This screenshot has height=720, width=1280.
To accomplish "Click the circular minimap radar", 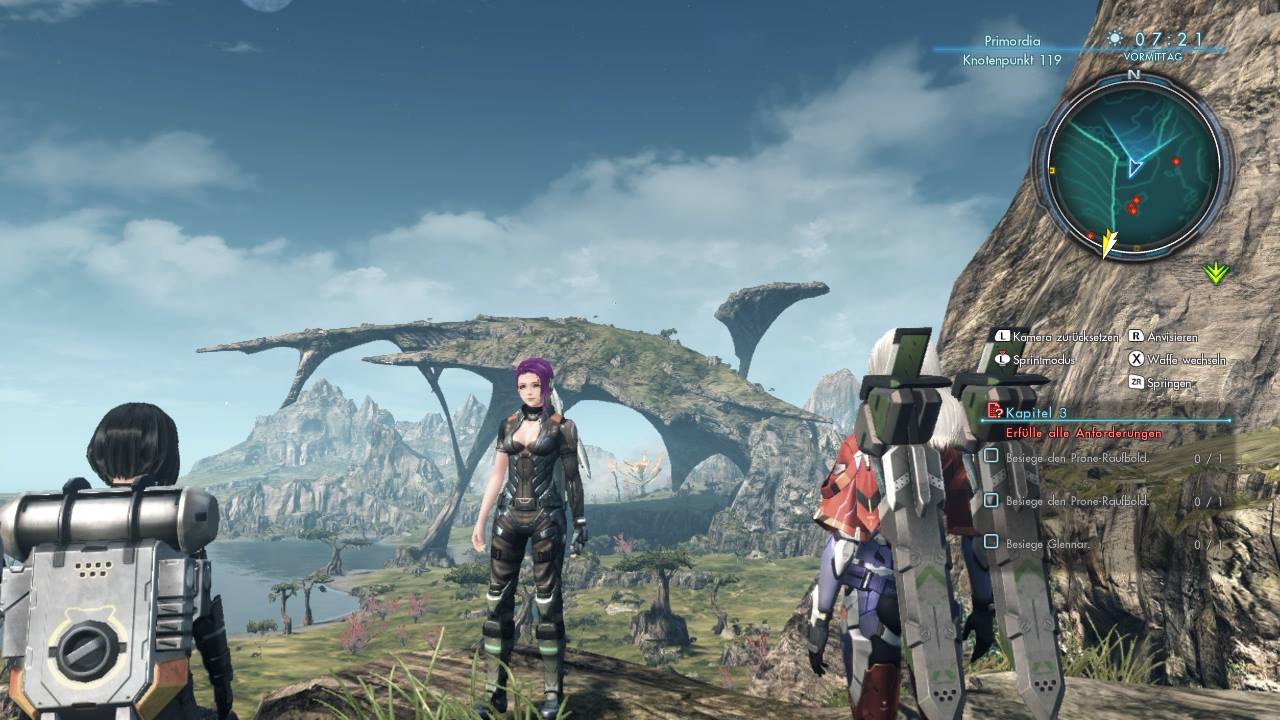I will click(x=1133, y=166).
